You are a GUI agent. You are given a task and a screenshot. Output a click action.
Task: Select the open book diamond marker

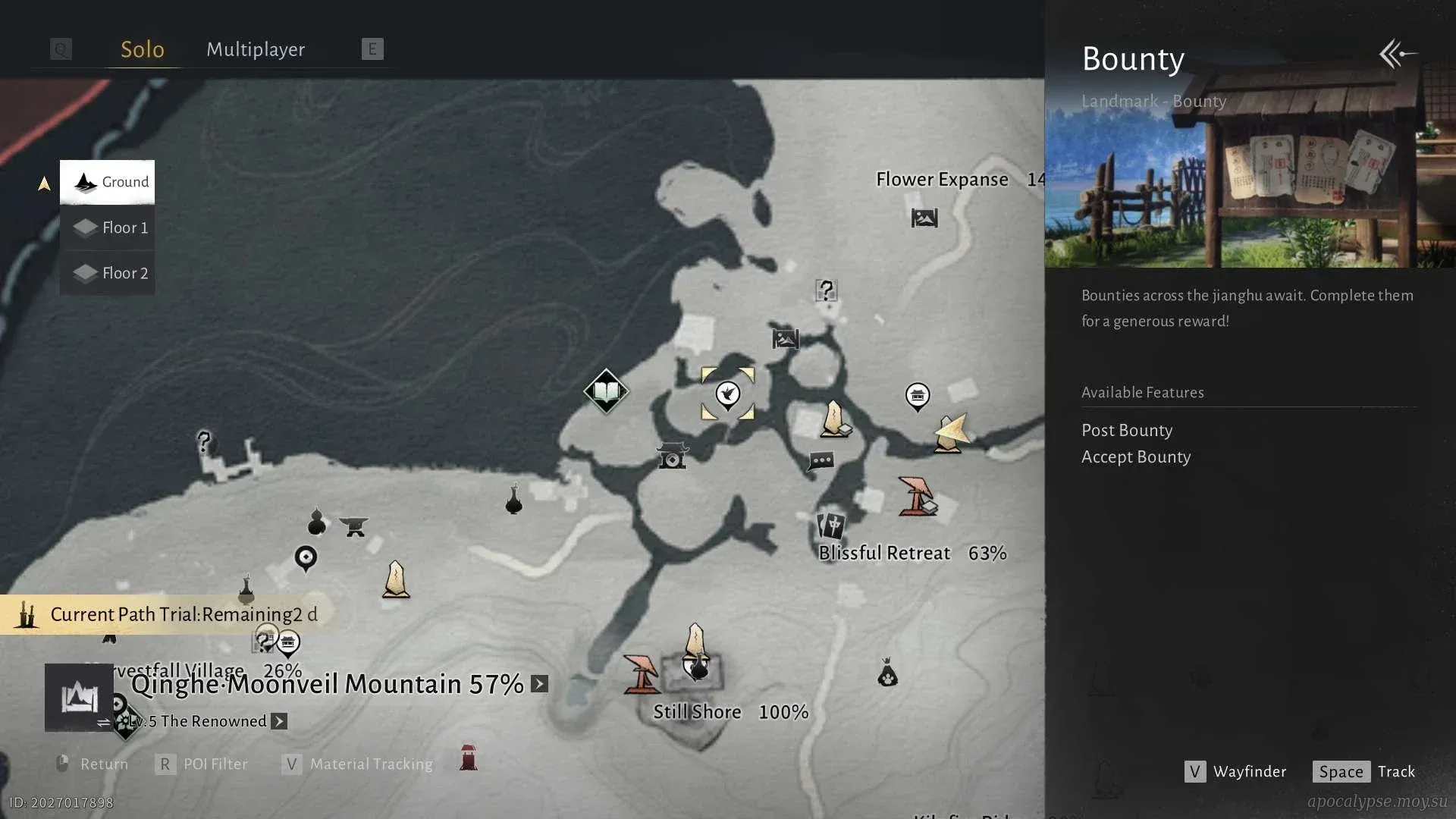tap(606, 391)
